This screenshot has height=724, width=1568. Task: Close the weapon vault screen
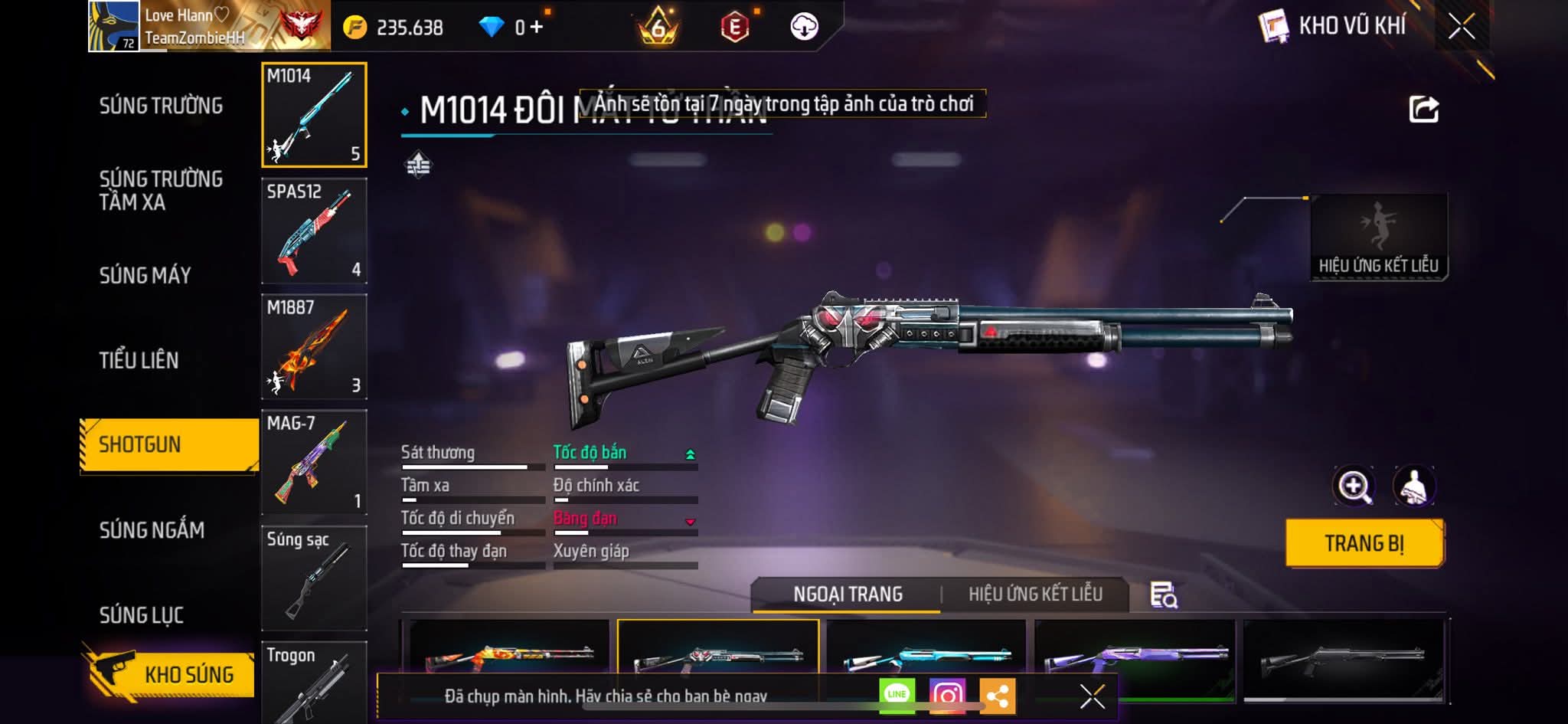pyautogui.click(x=1462, y=27)
